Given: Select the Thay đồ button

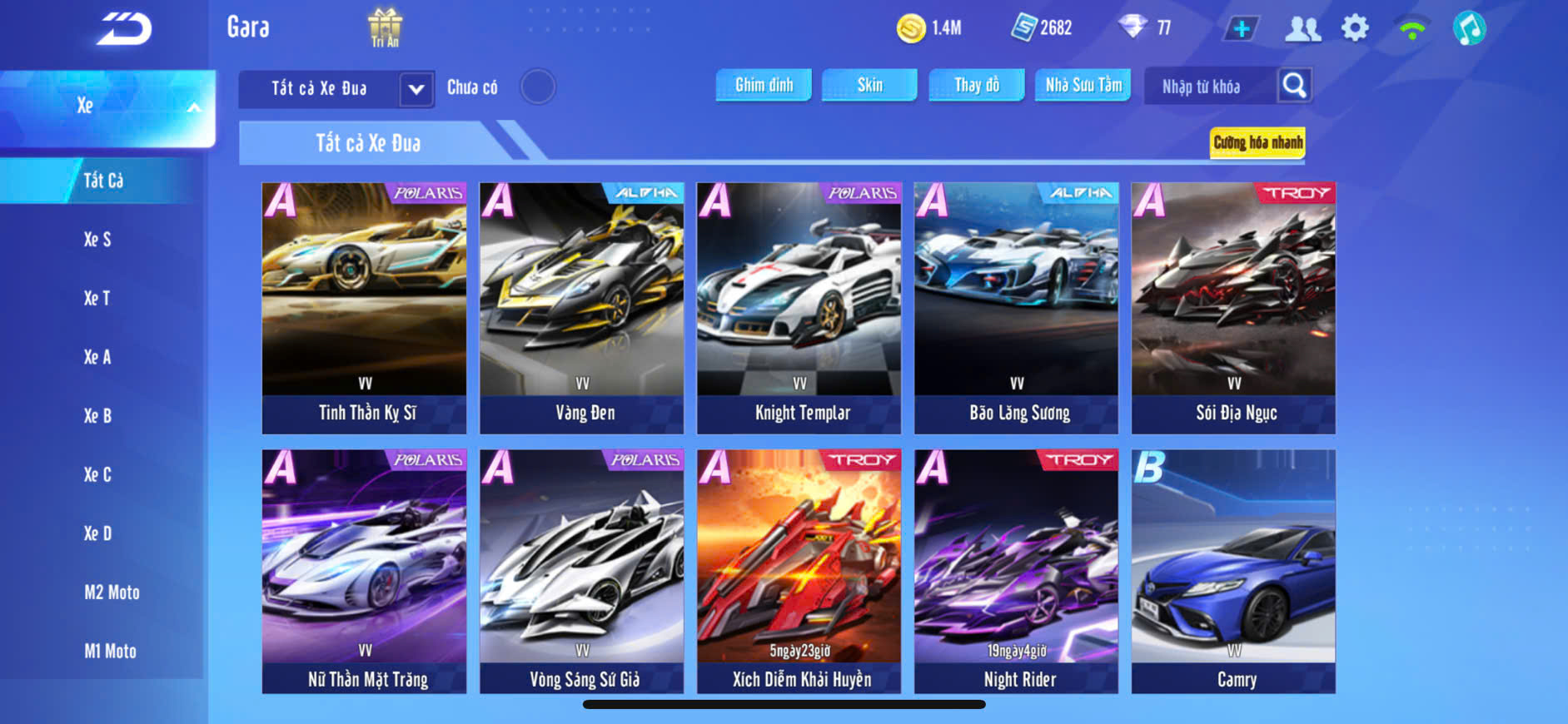Looking at the screenshot, I should [977, 85].
